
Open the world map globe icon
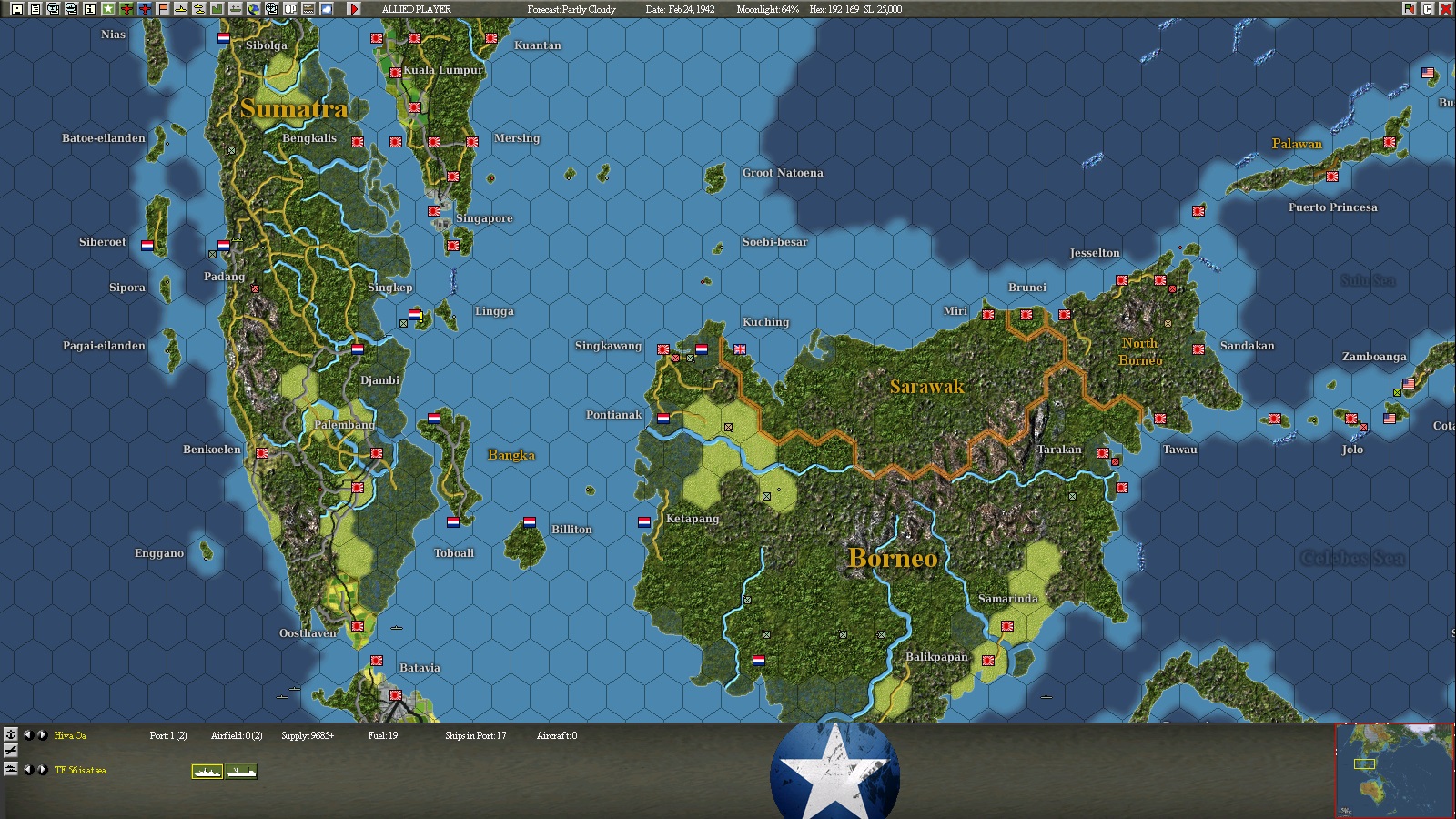click(x=255, y=7)
